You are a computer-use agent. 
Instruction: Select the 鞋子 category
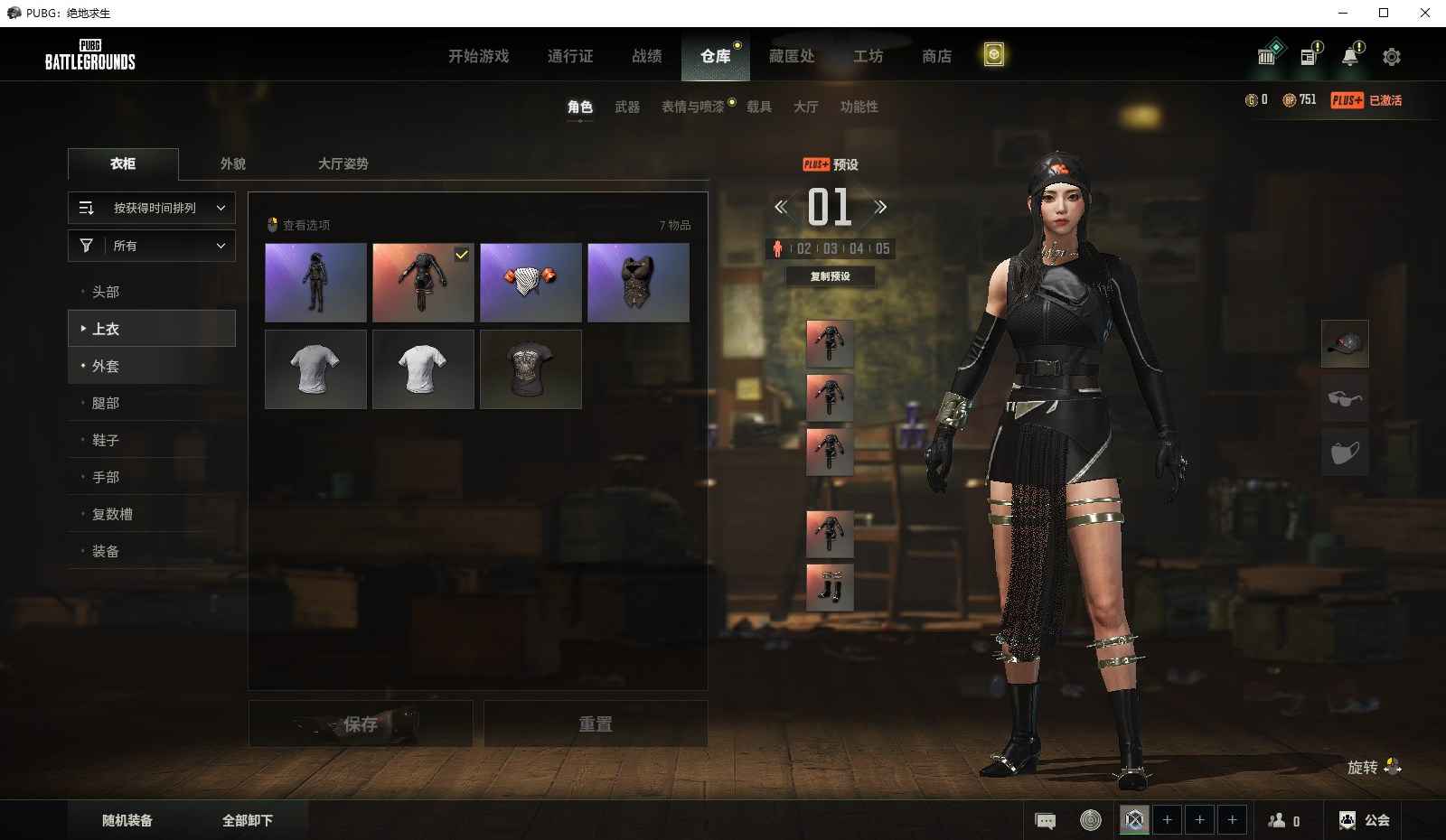pyautogui.click(x=106, y=440)
